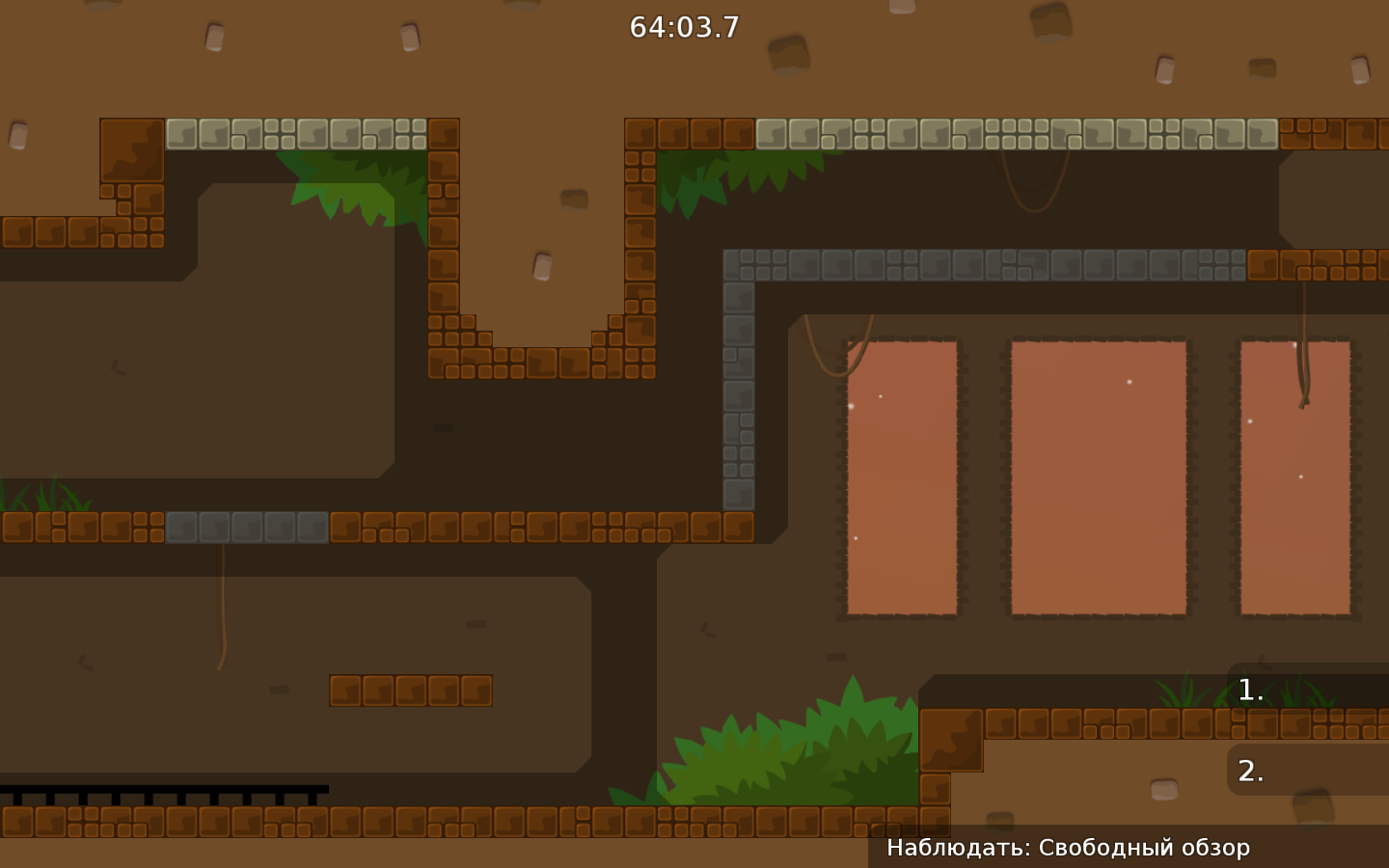
Task: Click the middle orange door panel
Action: 1097,477
